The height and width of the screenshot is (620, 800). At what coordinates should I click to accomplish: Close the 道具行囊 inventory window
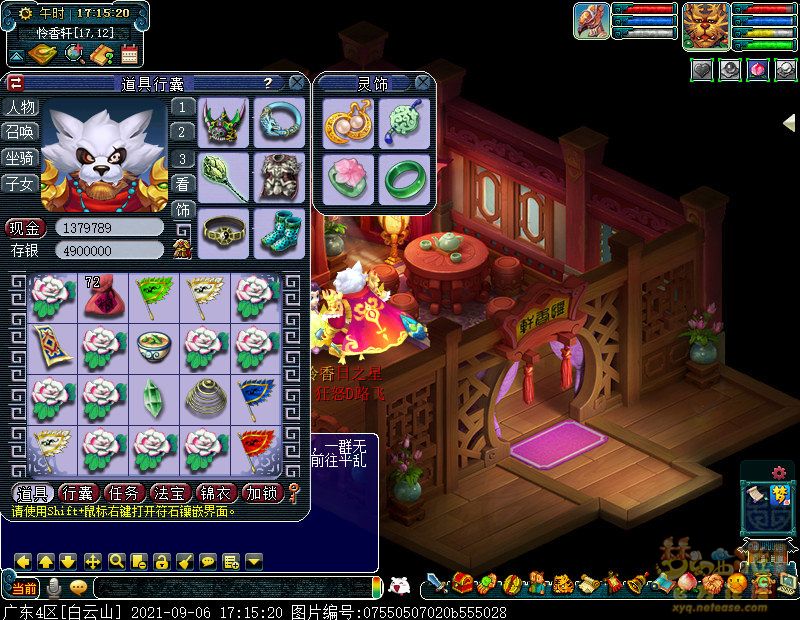[x=297, y=83]
